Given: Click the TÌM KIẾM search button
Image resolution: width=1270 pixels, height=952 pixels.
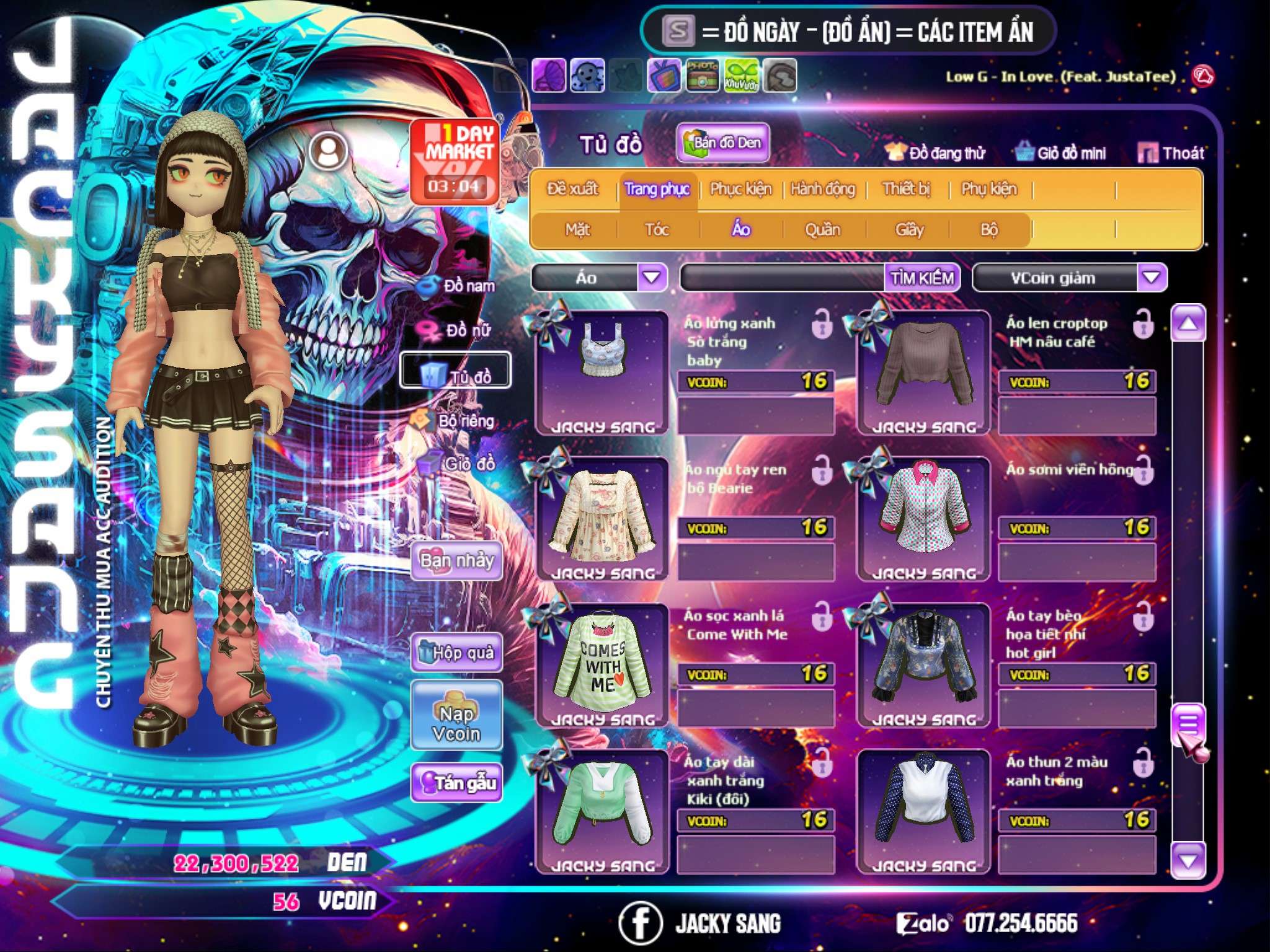Looking at the screenshot, I should pyautogui.click(x=921, y=278).
